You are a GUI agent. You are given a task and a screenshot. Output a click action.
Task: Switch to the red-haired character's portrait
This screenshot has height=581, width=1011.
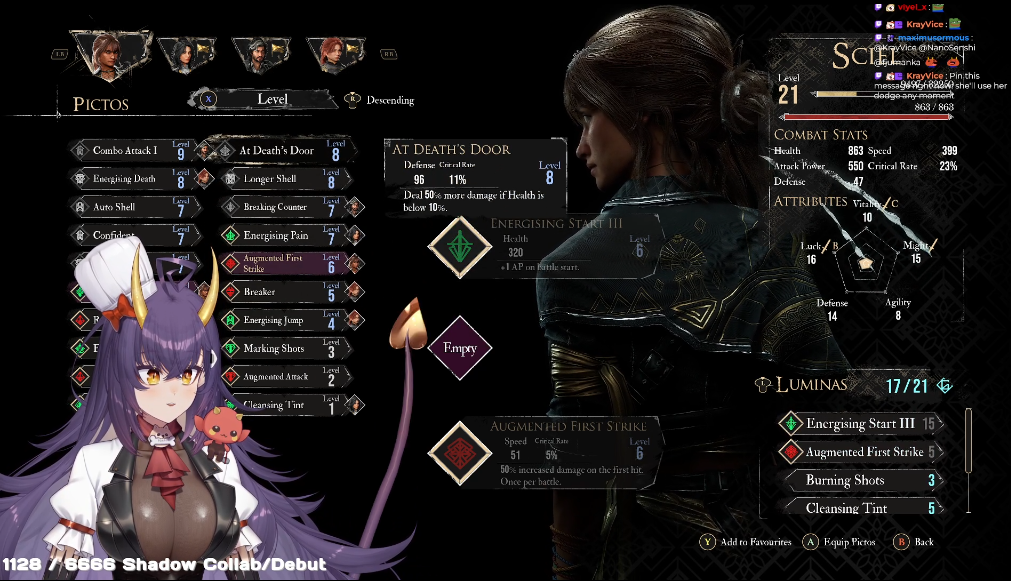(331, 53)
